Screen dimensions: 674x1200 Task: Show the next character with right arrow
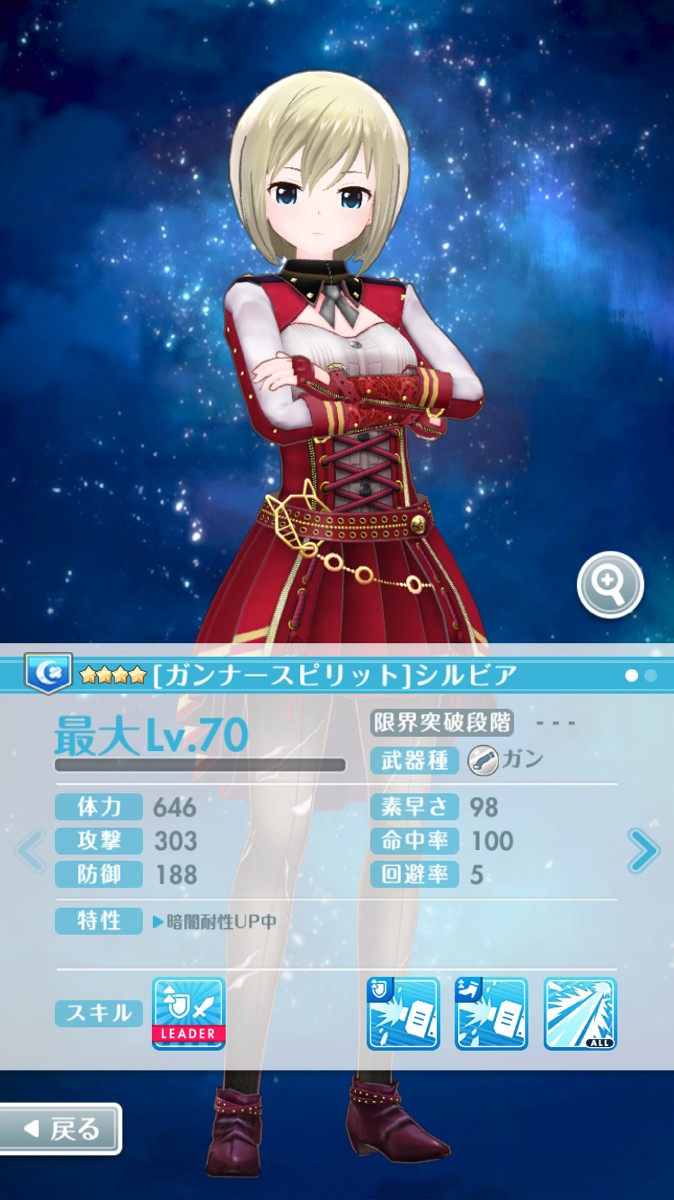tap(643, 851)
